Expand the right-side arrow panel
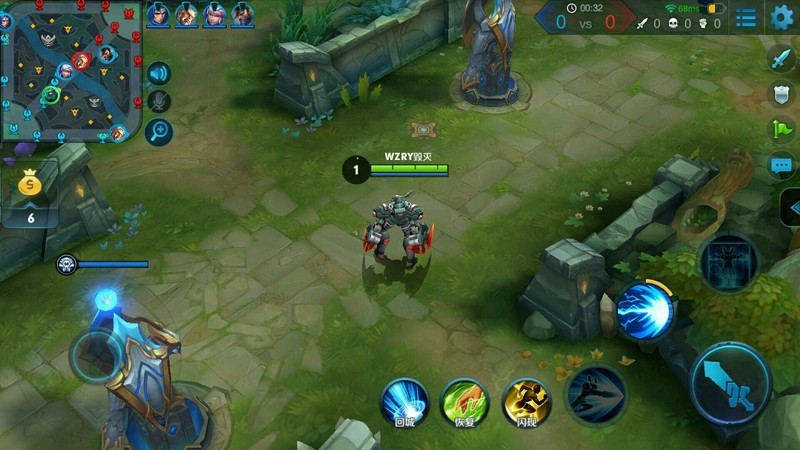The width and height of the screenshot is (800, 450). [790, 208]
